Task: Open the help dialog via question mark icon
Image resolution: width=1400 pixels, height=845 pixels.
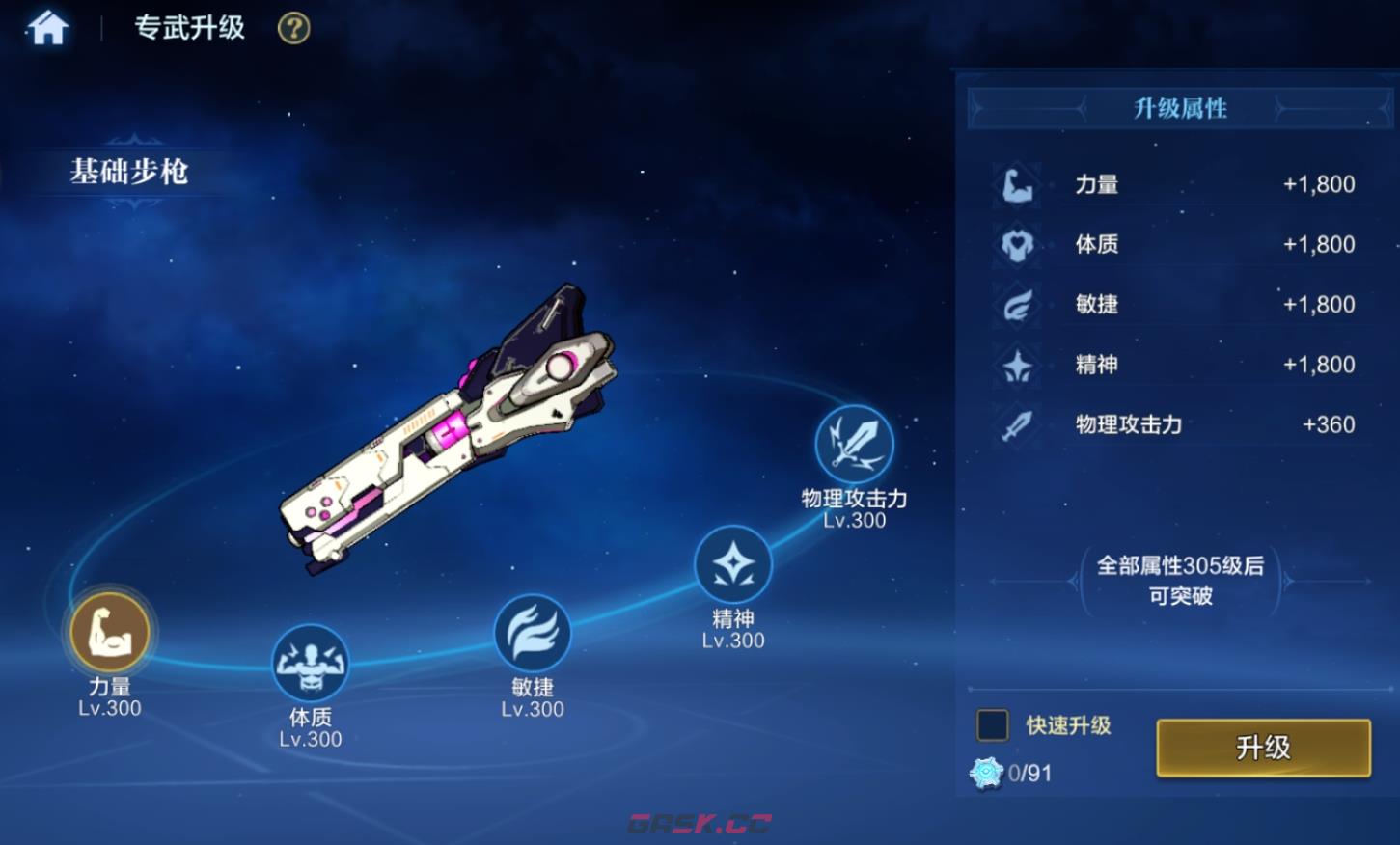Action: [x=291, y=29]
